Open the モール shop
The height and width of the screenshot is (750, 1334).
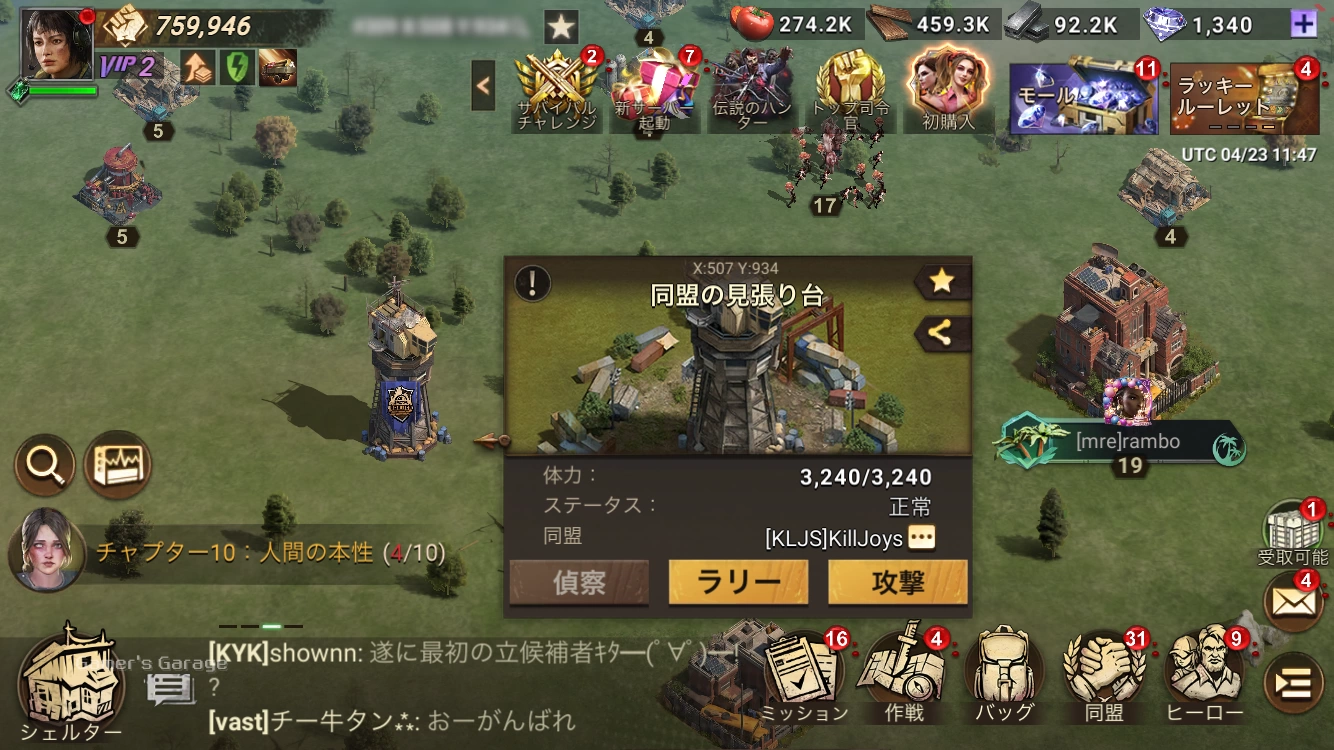point(1083,98)
